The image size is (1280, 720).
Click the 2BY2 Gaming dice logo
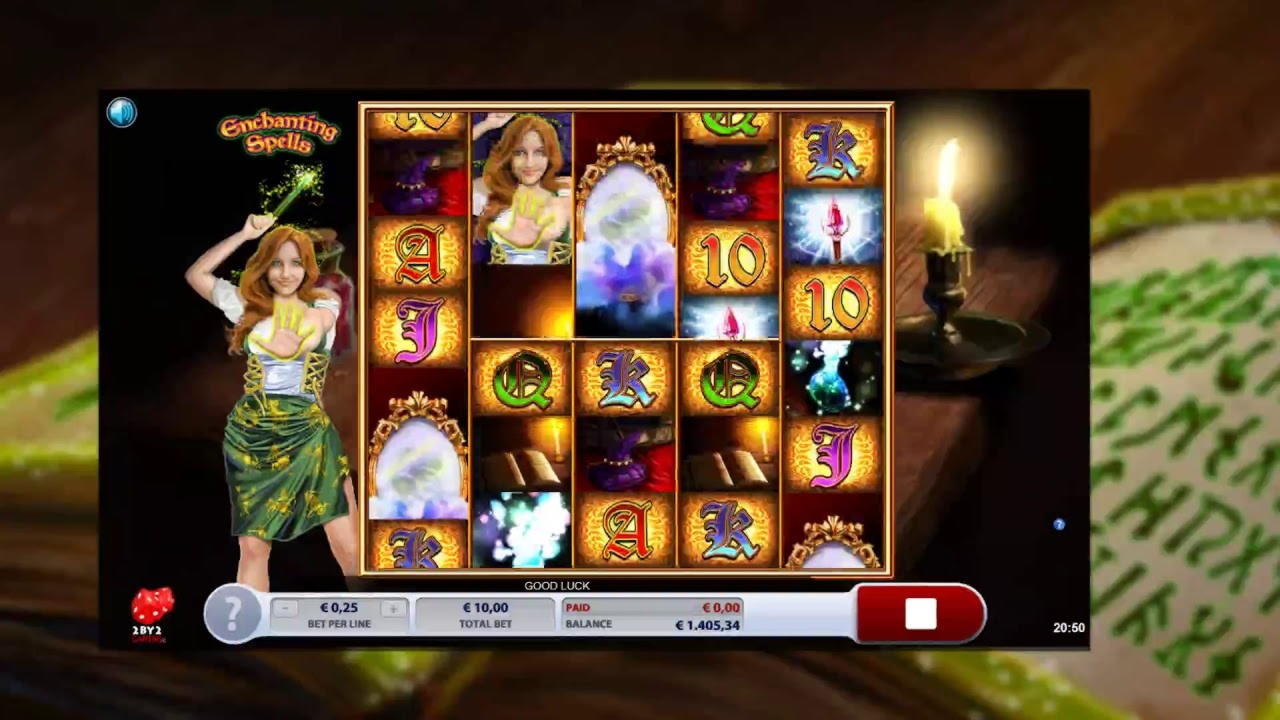click(x=151, y=614)
